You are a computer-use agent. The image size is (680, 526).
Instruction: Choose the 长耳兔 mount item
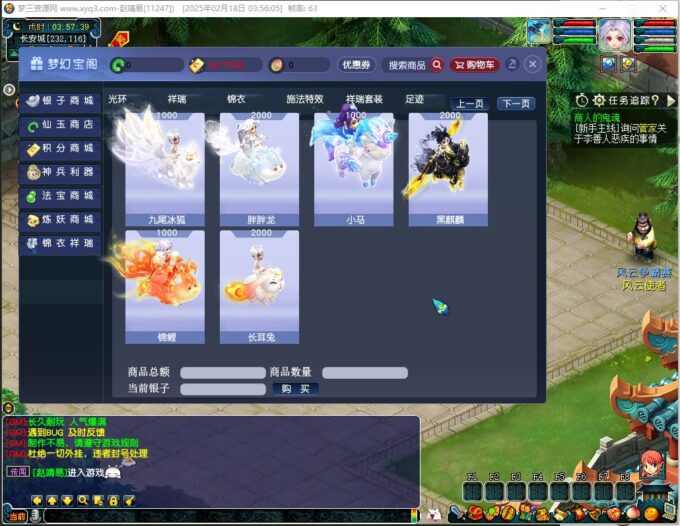tap(259, 286)
